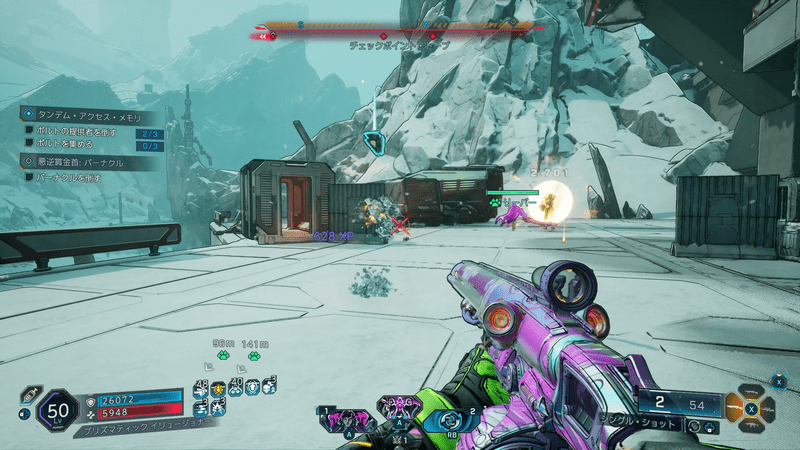Click the lock icon beside firing mode
The image size is (800, 450).
click(x=708, y=427)
